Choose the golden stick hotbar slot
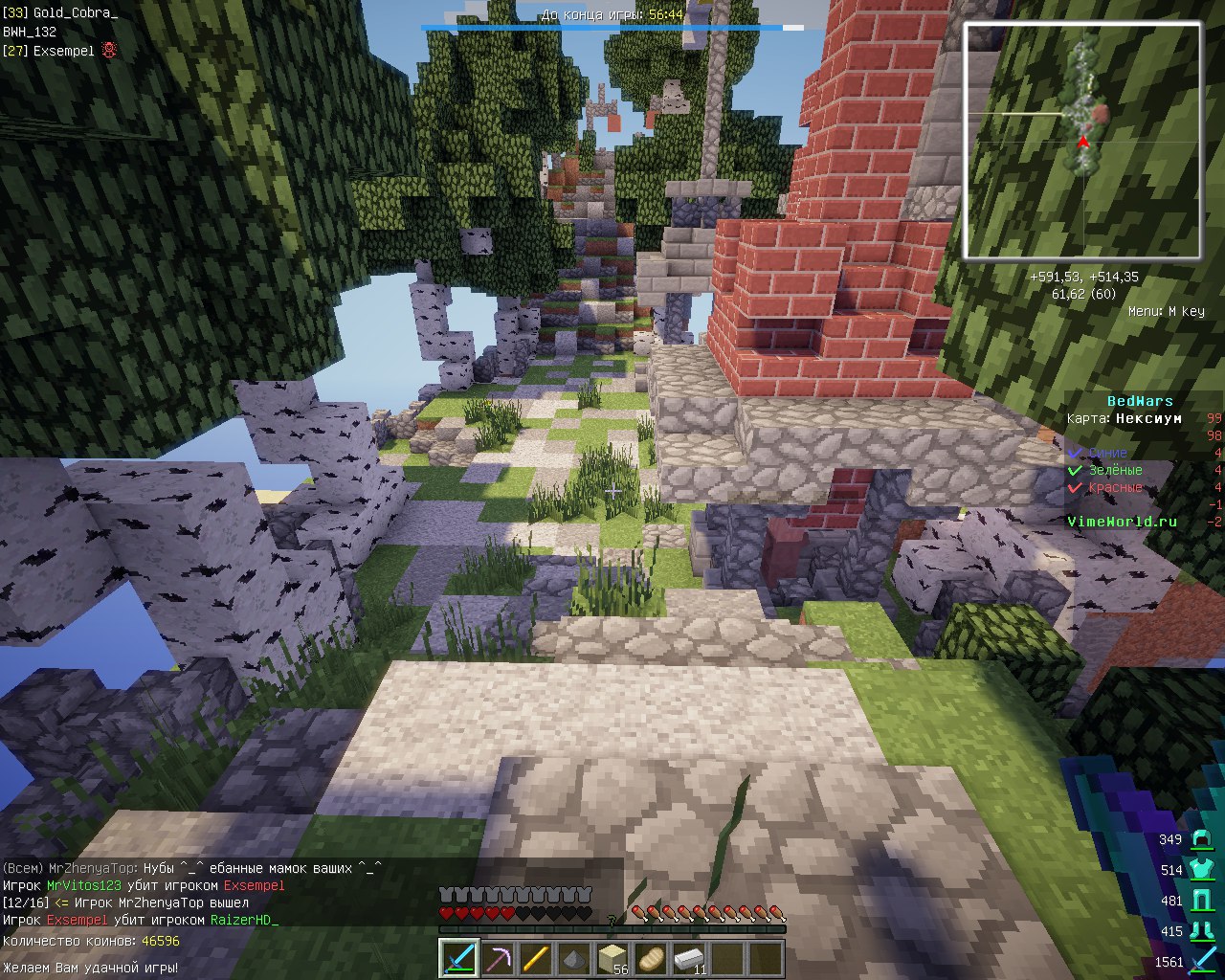This screenshot has height=980, width=1225. tap(536, 958)
